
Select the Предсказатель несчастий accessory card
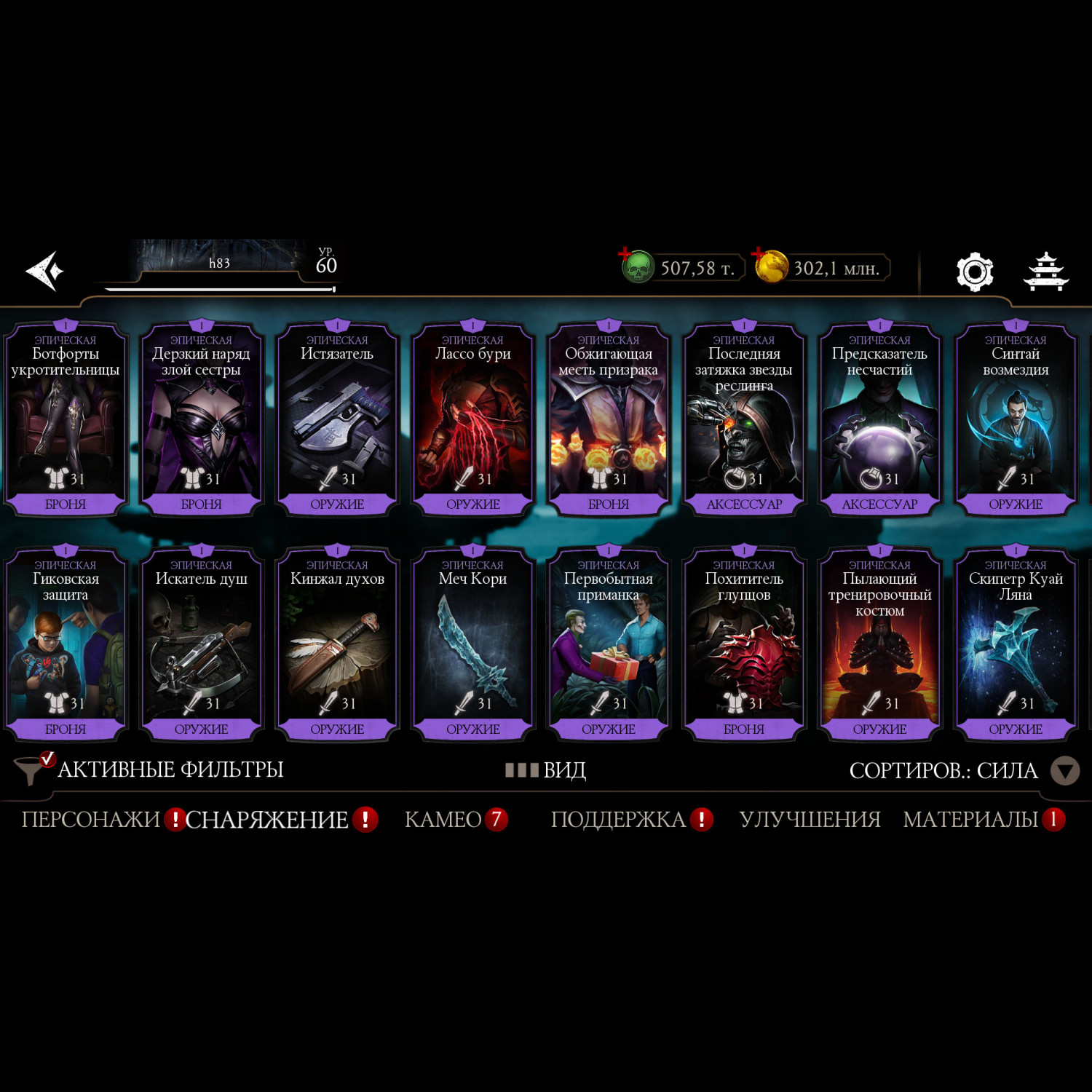pyautogui.click(x=879, y=420)
